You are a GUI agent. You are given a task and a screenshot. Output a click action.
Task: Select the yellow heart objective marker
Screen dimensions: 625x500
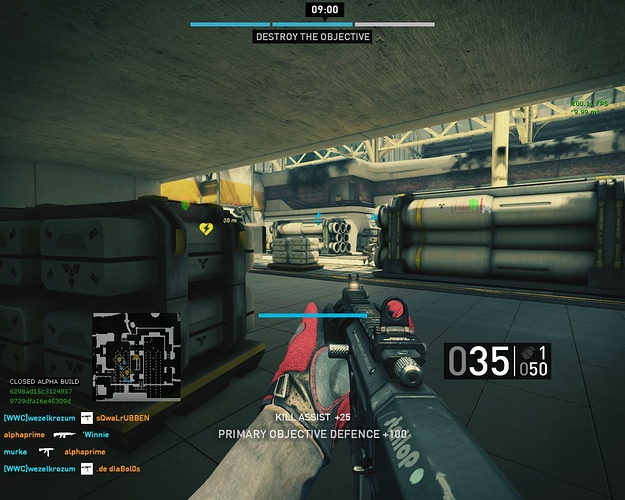click(x=207, y=229)
